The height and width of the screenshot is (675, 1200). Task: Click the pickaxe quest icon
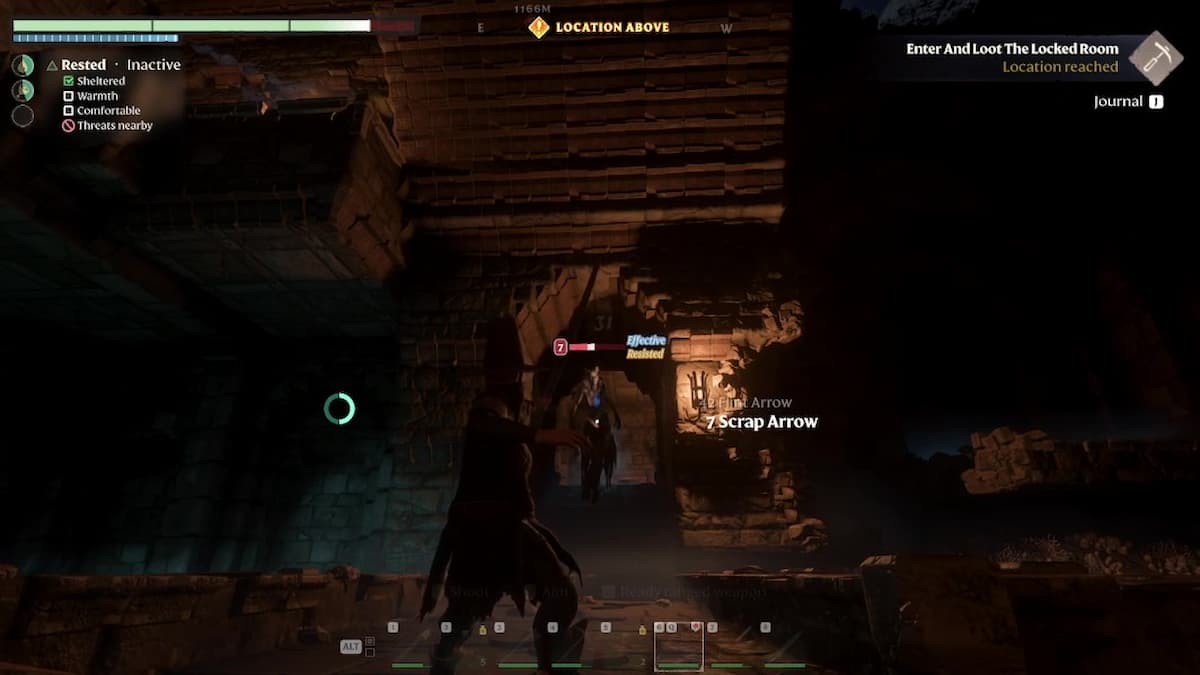coord(1156,57)
